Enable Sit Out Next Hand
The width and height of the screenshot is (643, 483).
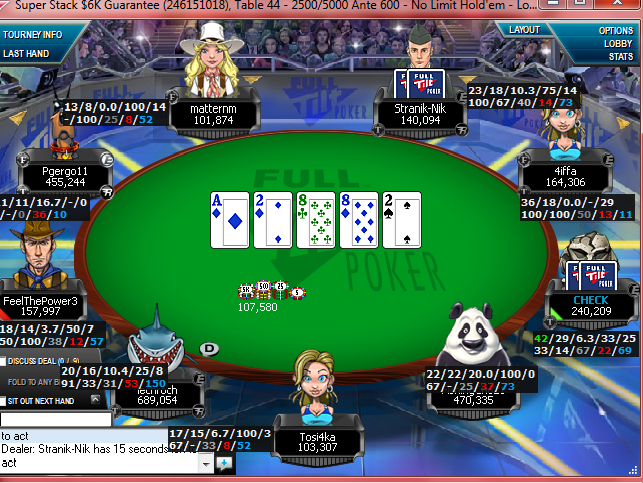5,400
